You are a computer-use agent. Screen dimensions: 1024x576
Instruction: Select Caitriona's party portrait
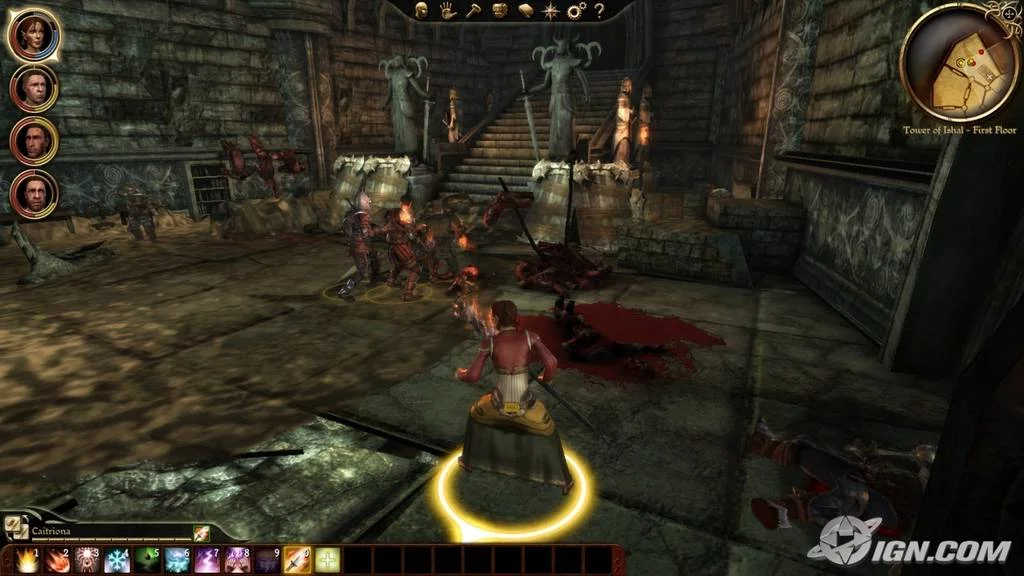point(33,36)
